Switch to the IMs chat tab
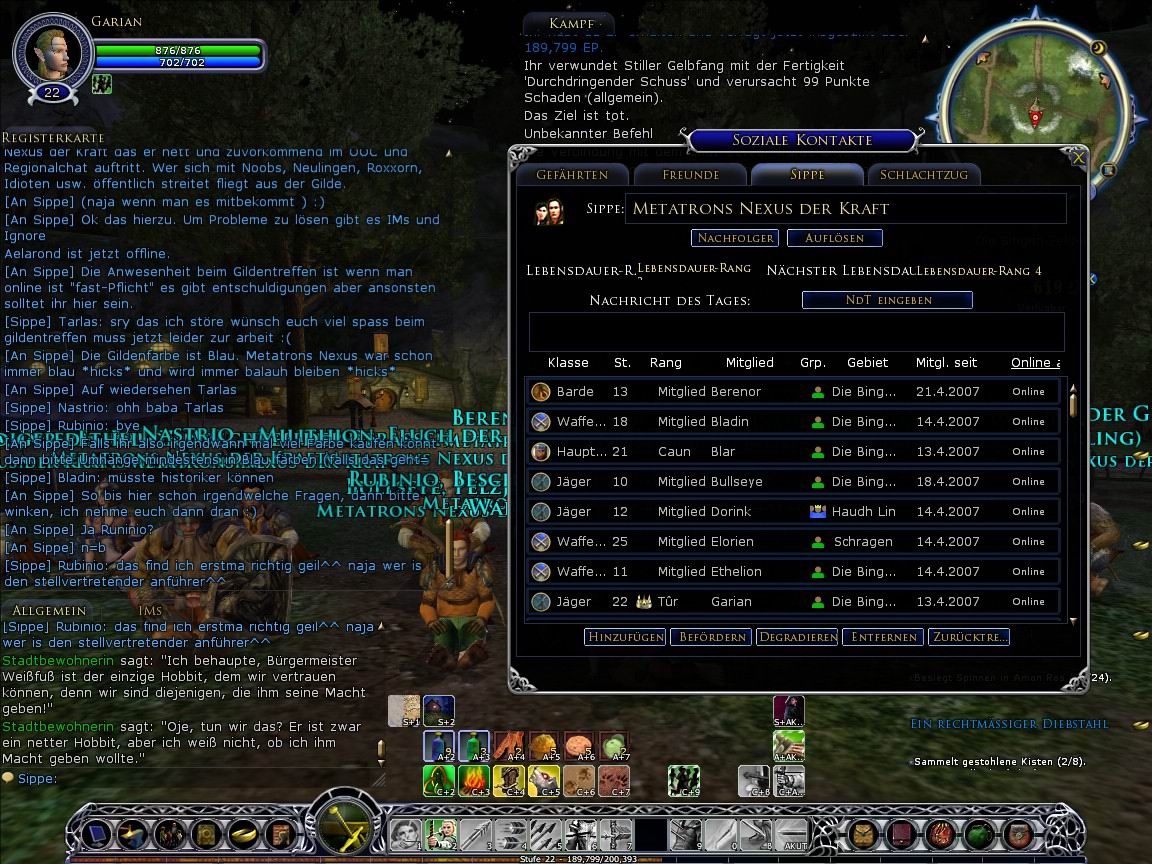 [150, 610]
